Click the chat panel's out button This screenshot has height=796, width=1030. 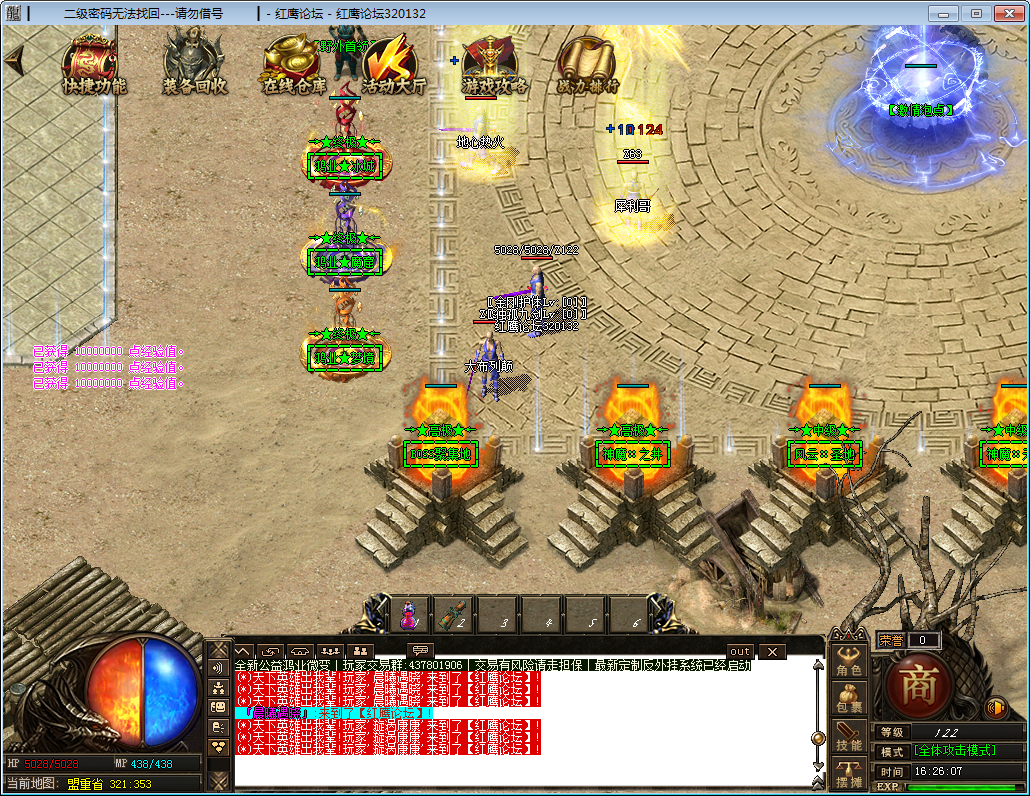click(x=740, y=652)
